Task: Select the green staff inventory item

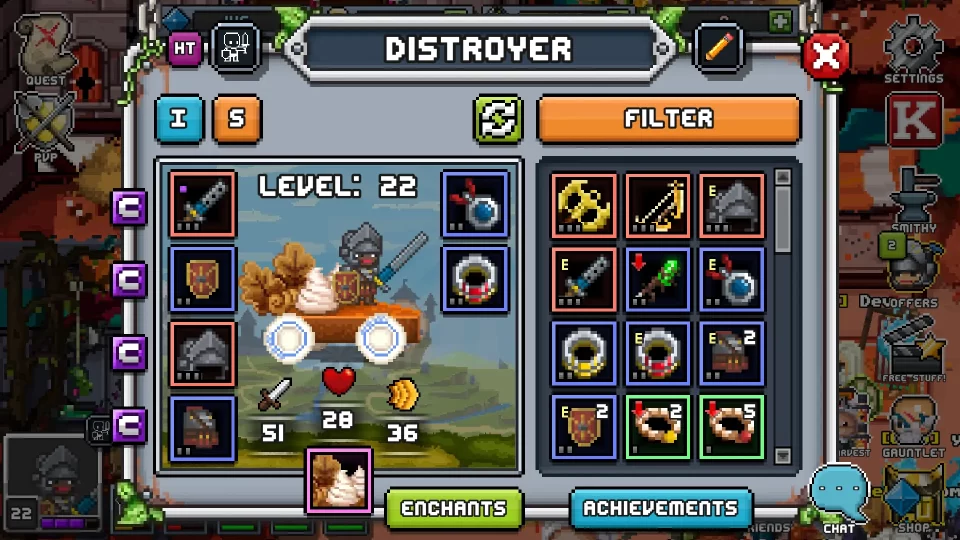Action: [x=658, y=279]
